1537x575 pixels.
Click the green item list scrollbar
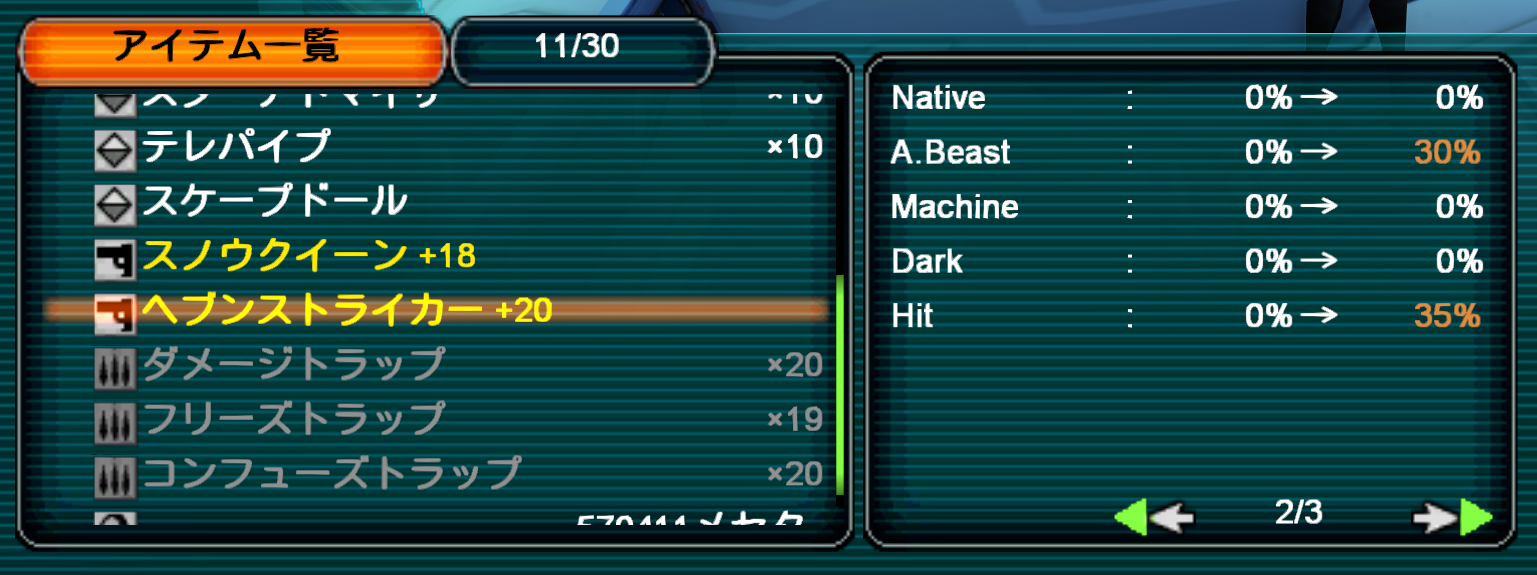(840, 385)
